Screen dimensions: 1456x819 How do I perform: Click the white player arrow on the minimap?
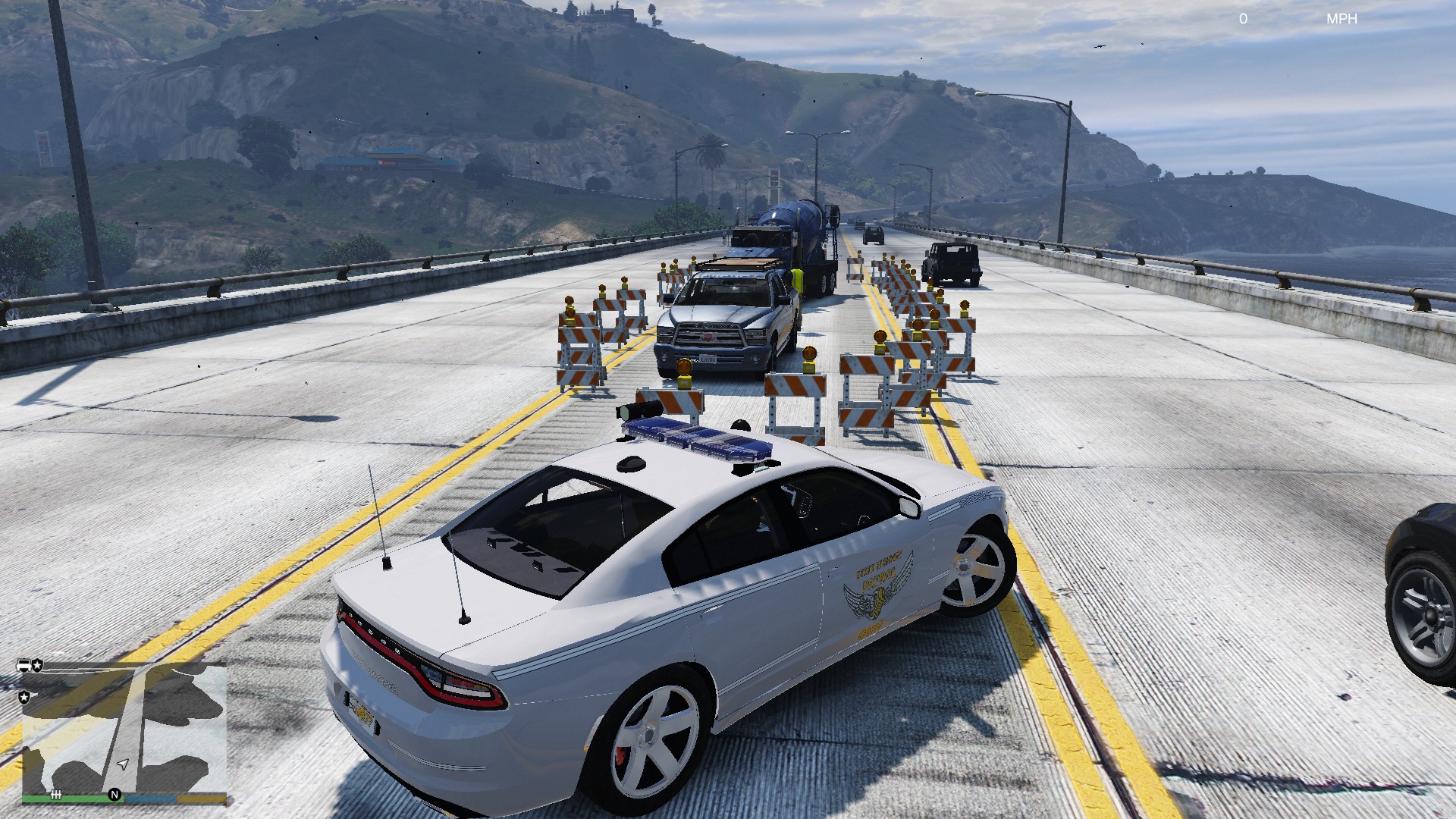click(123, 764)
